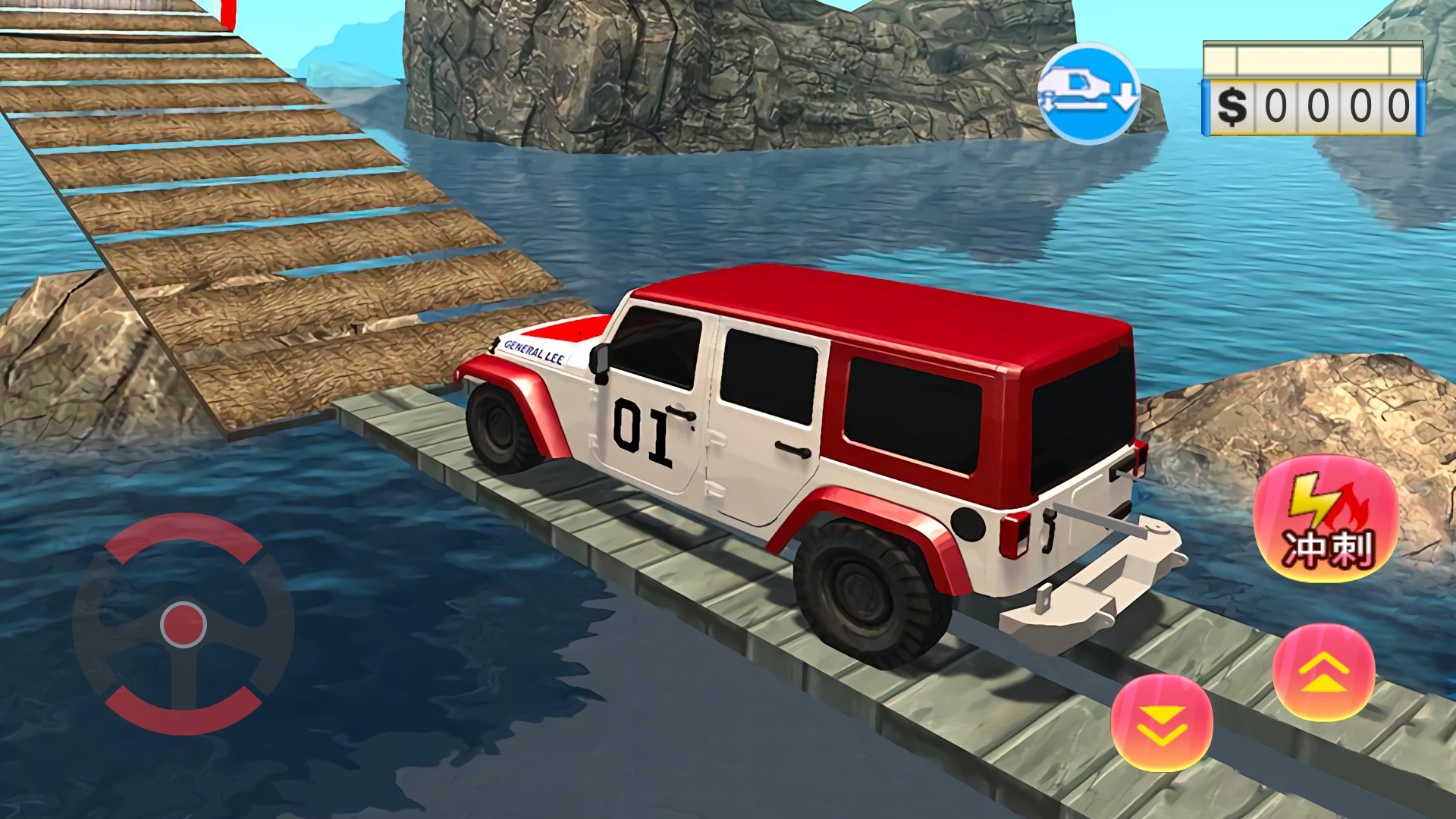Tap the 冲刺 sprint boost button

pos(1326,519)
